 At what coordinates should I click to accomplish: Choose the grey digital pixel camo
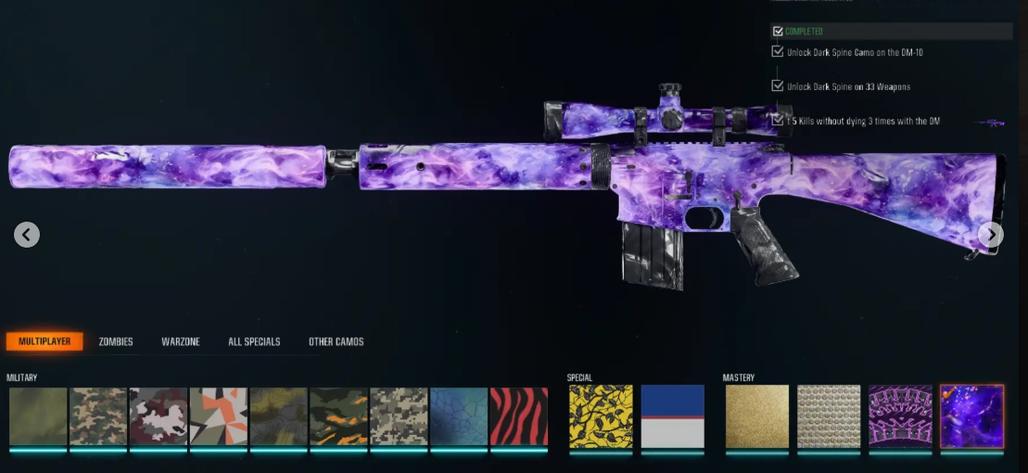click(x=399, y=416)
